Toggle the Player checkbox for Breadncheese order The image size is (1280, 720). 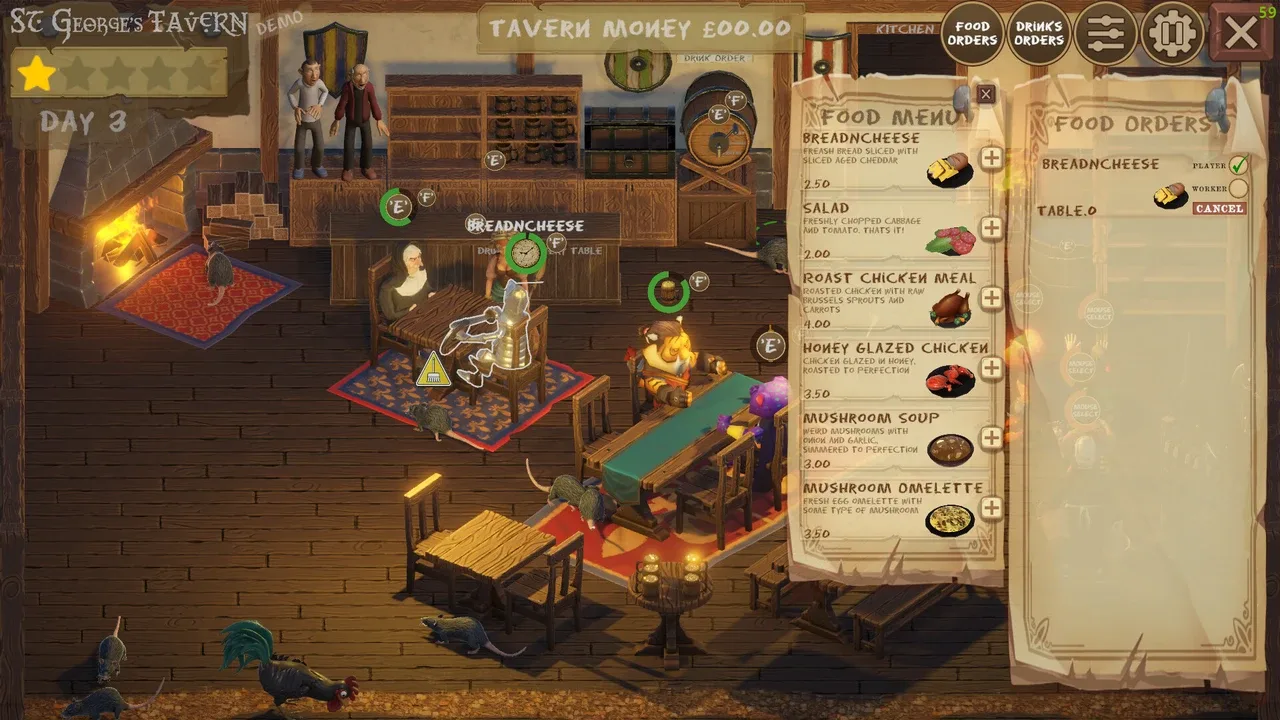click(1238, 165)
